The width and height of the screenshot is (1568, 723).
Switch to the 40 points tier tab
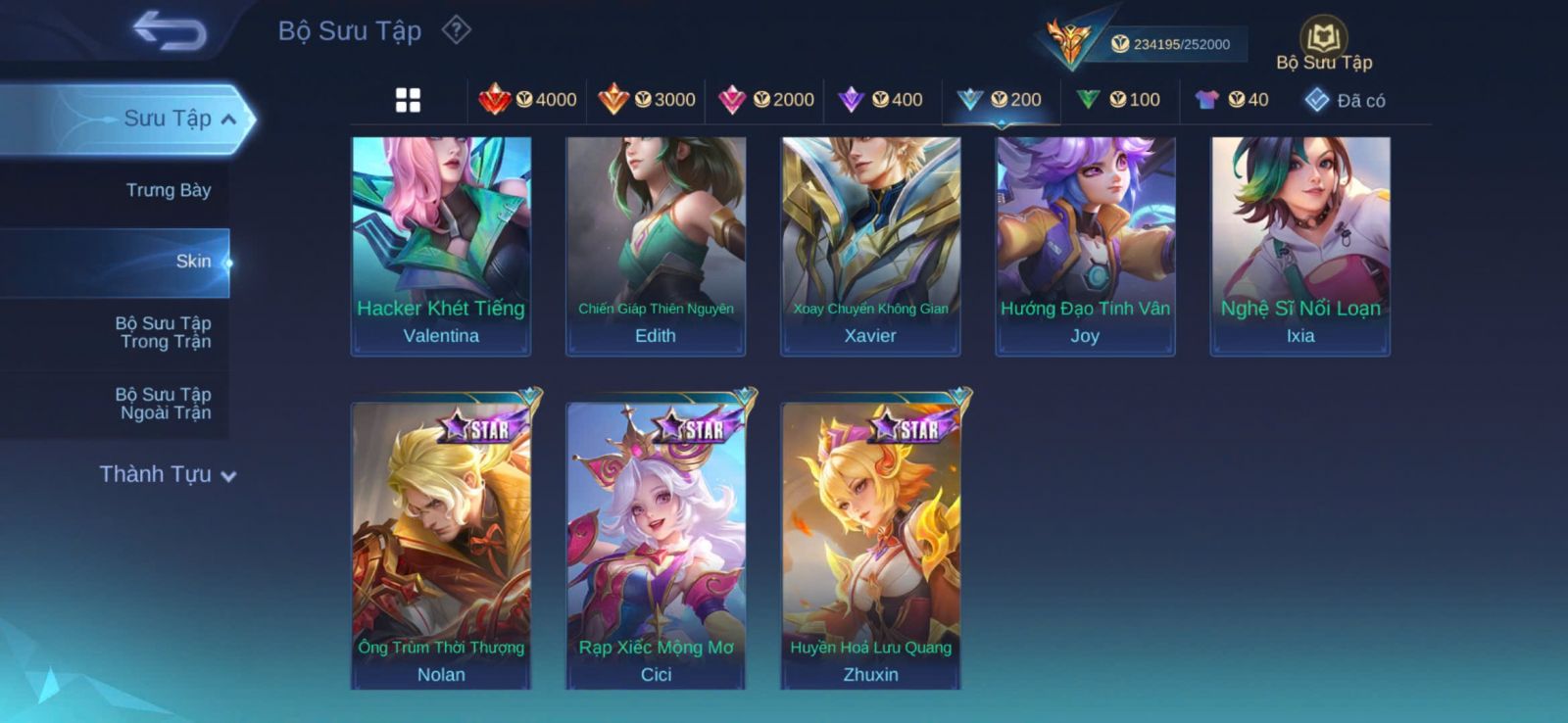click(x=1232, y=100)
